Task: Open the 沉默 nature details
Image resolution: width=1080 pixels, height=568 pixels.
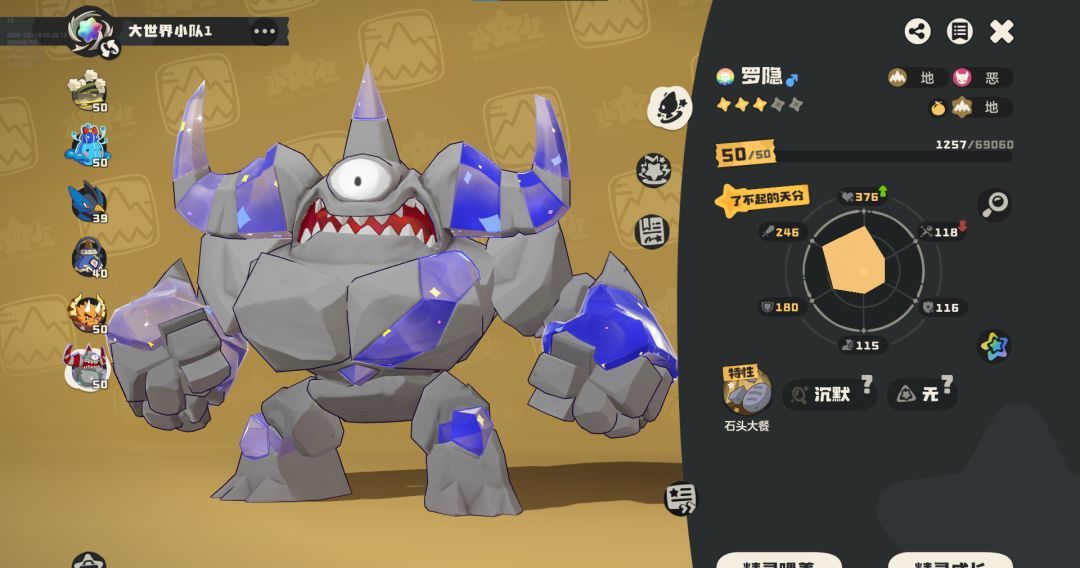Action: (x=829, y=394)
